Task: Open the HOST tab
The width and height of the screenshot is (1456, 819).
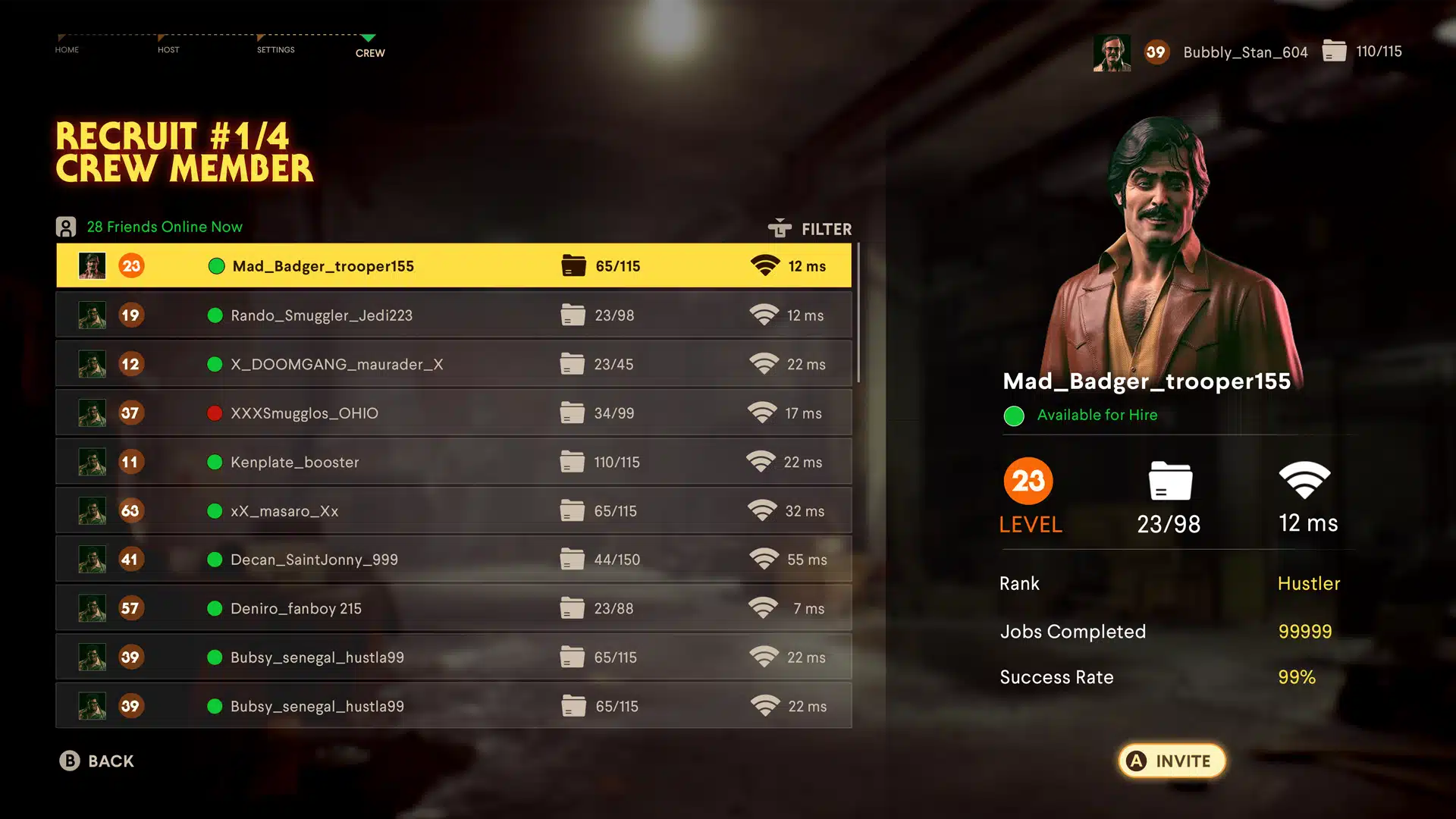Action: pos(168,49)
